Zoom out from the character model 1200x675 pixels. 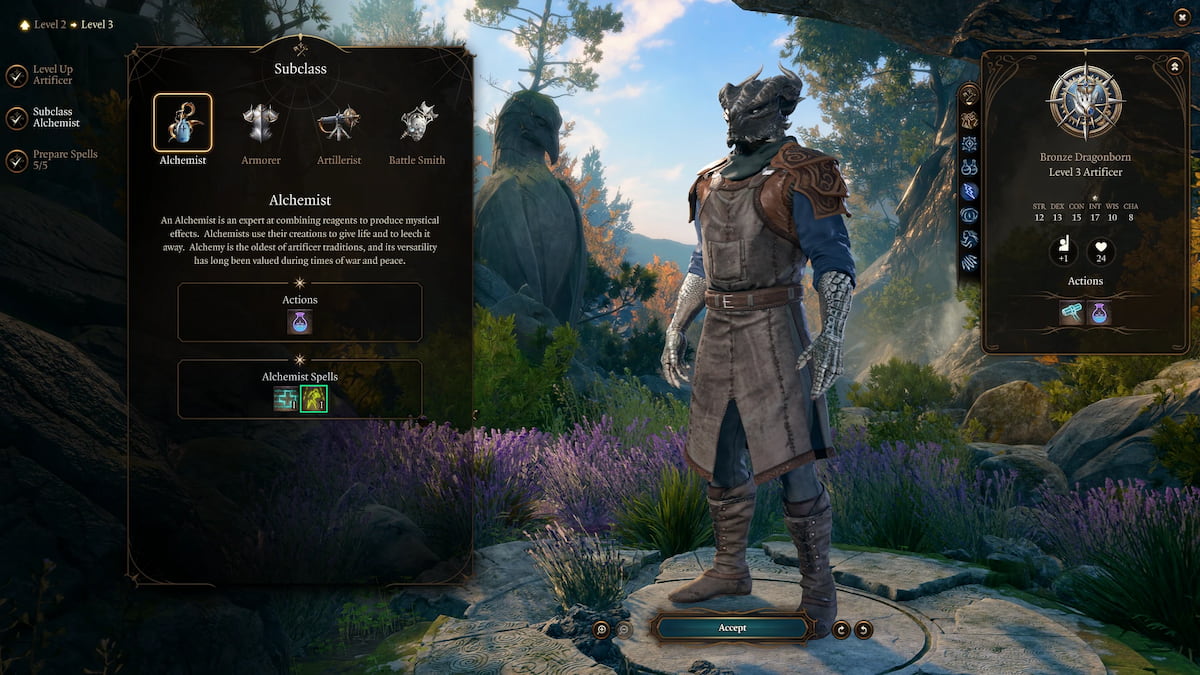624,629
